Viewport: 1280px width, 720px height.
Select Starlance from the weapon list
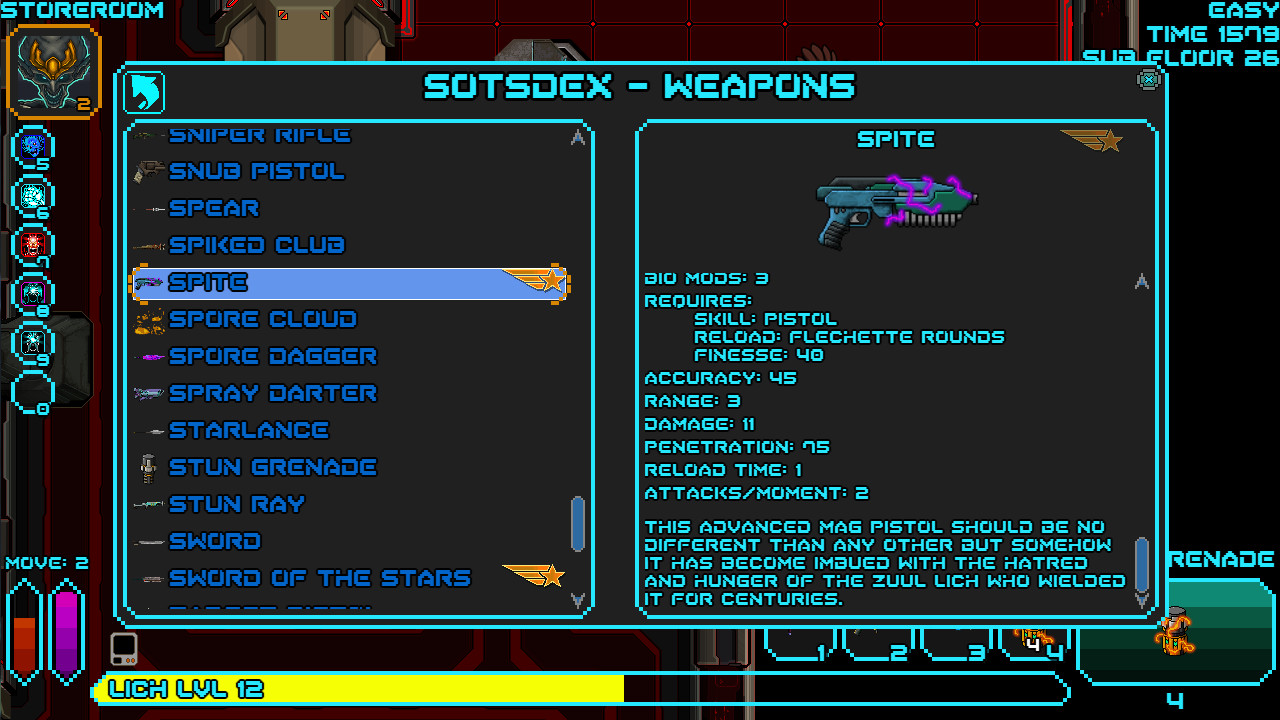click(249, 430)
